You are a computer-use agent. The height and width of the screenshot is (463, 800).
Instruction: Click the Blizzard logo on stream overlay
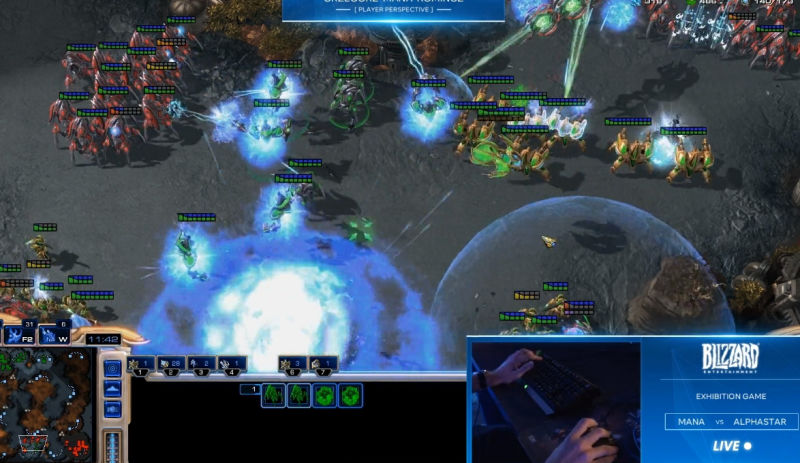point(733,359)
